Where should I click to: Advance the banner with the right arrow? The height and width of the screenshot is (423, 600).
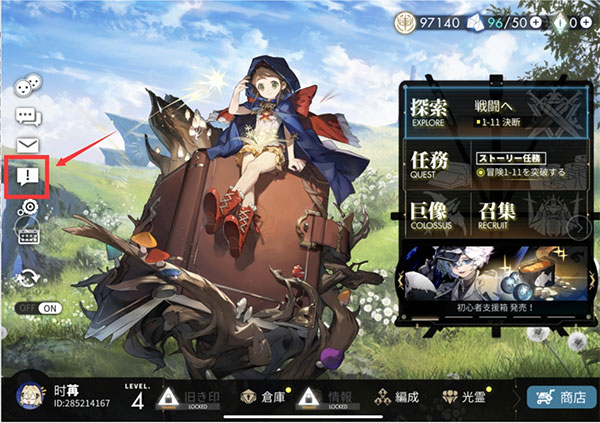point(576,228)
